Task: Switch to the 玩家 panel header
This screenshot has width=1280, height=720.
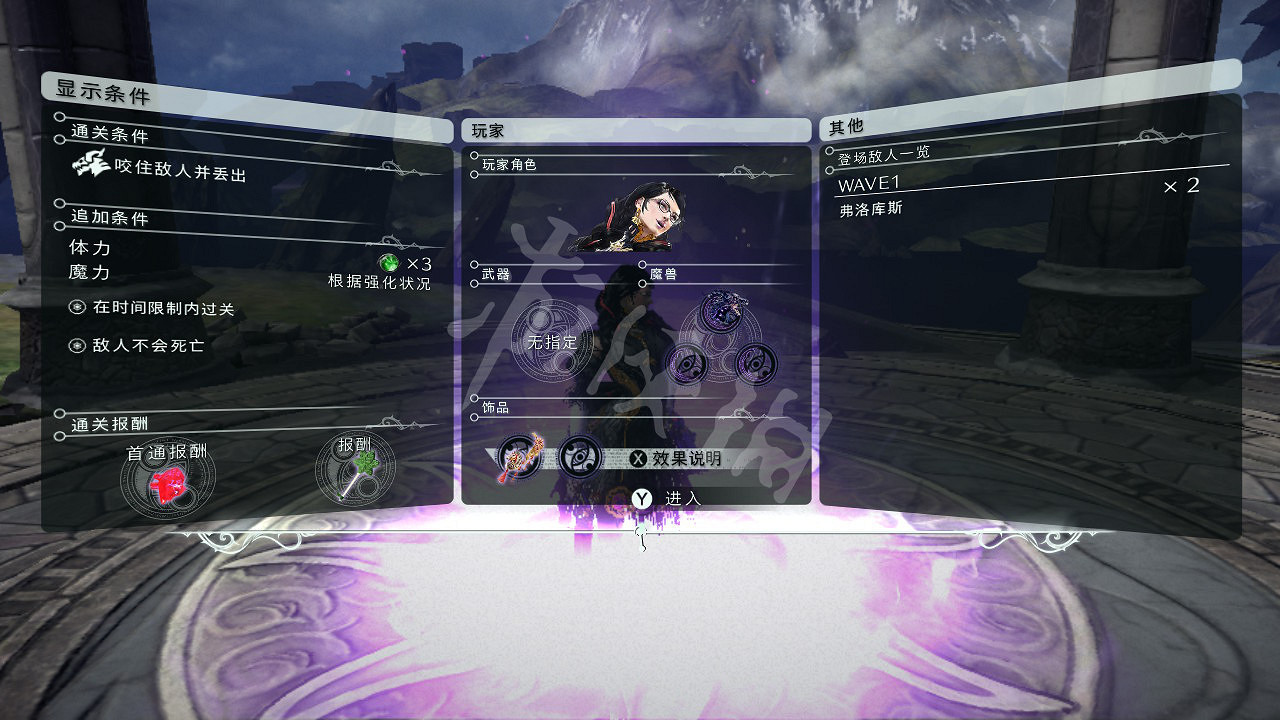Action: tap(485, 129)
